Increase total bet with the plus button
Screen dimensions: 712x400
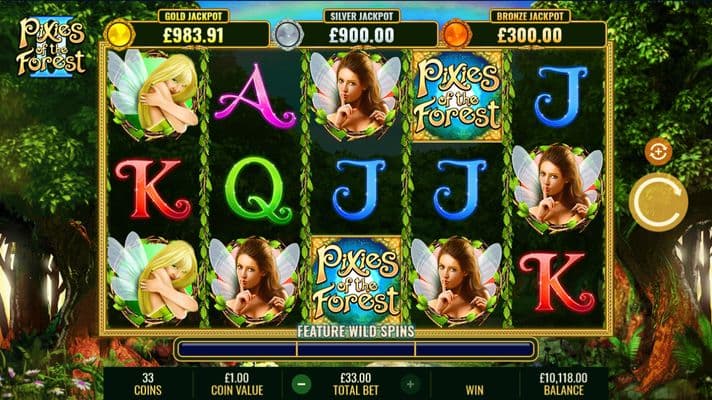(x=410, y=383)
